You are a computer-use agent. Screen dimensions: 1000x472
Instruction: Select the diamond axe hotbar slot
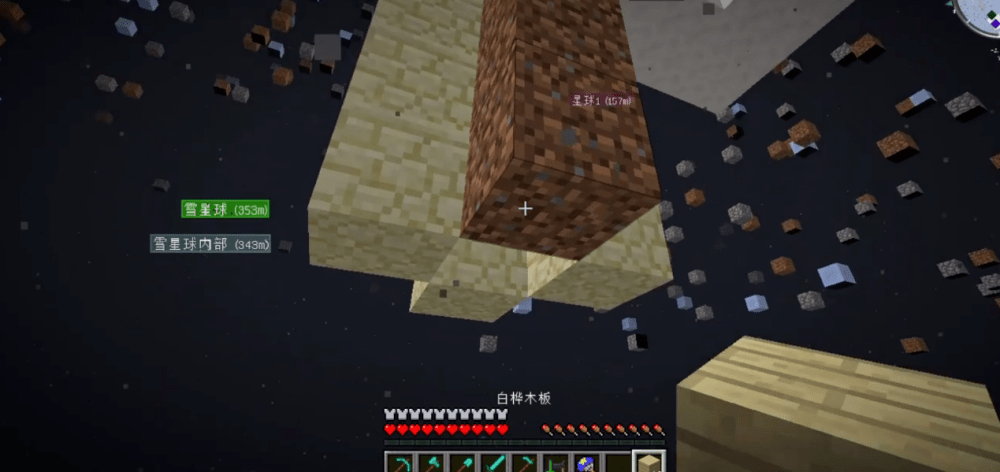click(x=433, y=463)
